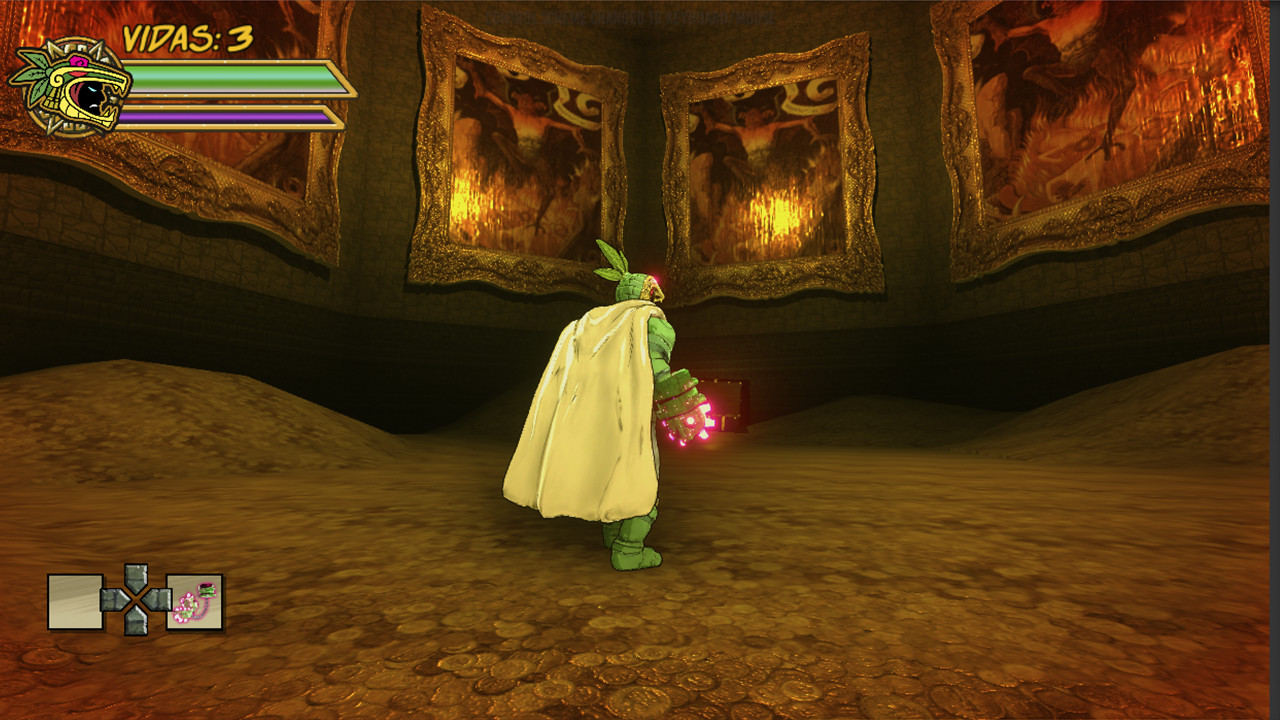Select the caped luchador character
The image size is (1280, 720).
pos(600,420)
